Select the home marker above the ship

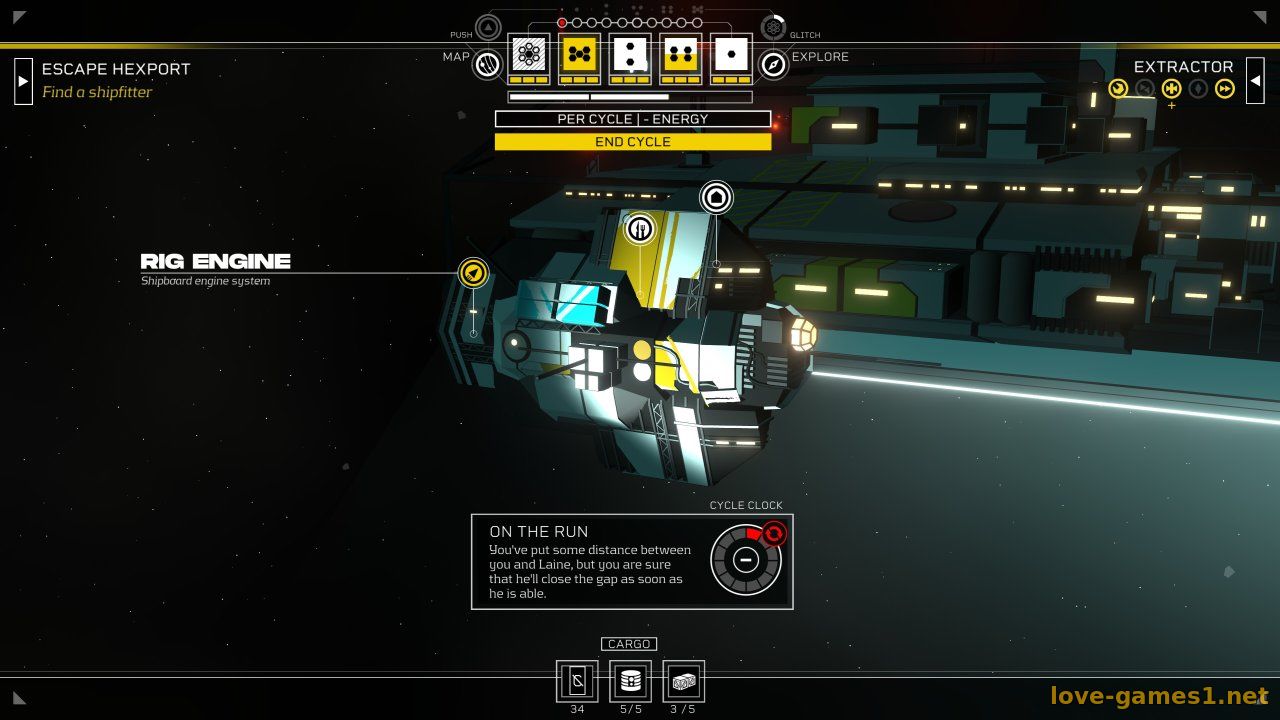[716, 197]
